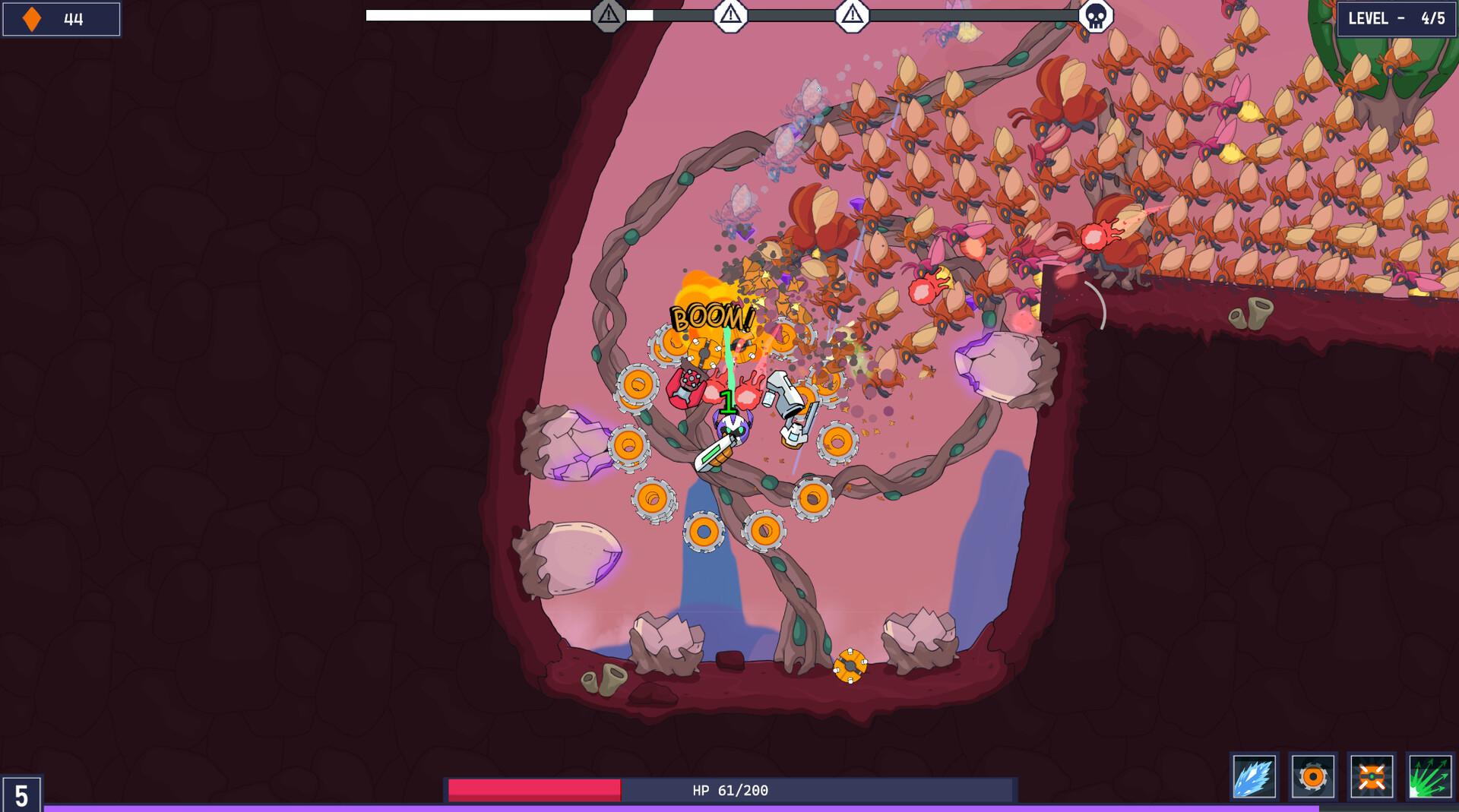Click the third warning marker before the skull
Viewport: 1459px width, 812px height.
click(x=853, y=13)
